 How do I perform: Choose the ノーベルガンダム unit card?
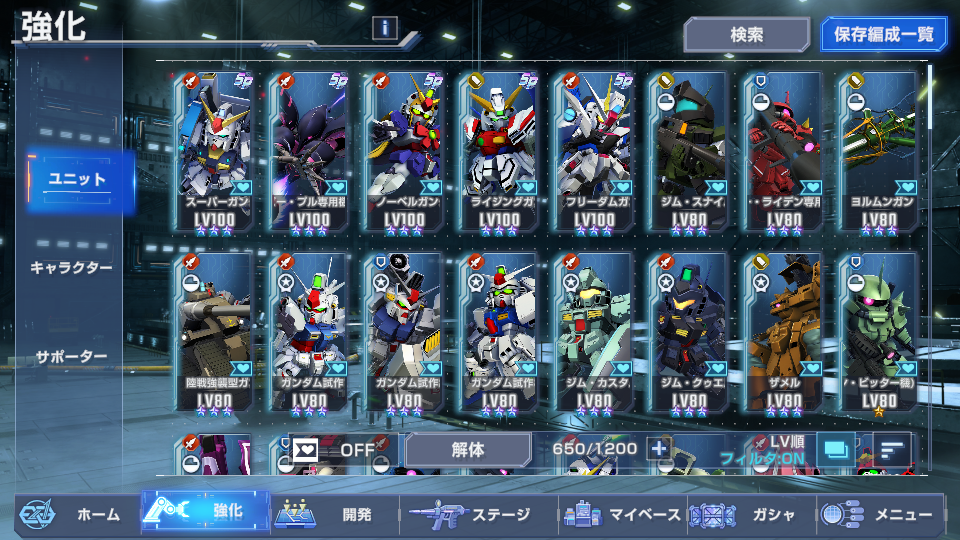coord(405,152)
